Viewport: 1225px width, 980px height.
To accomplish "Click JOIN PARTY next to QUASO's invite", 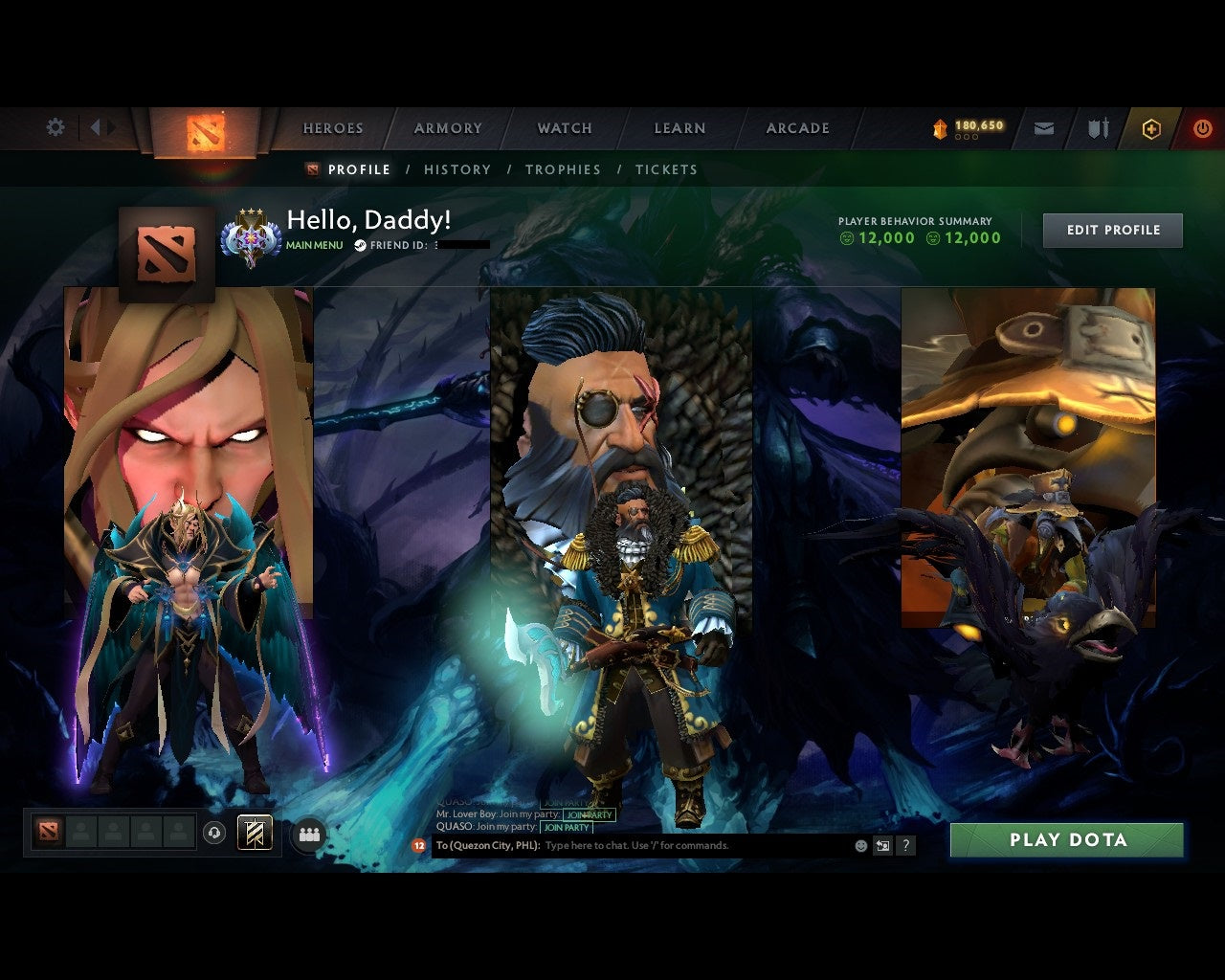I will point(568,828).
